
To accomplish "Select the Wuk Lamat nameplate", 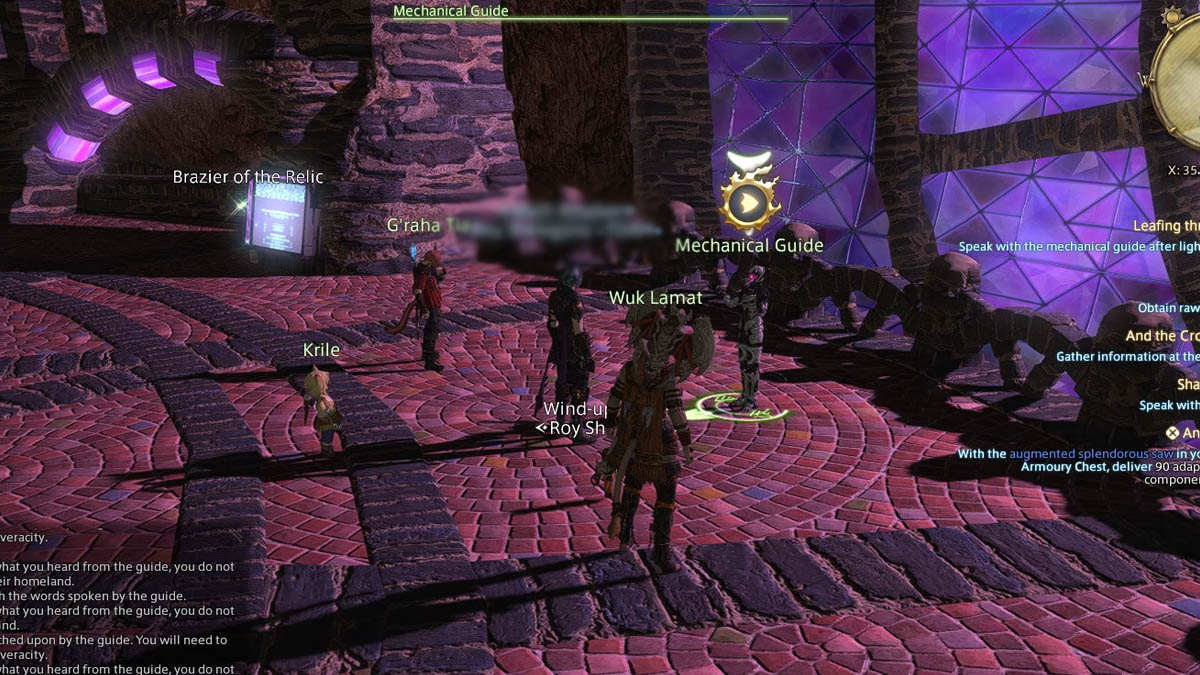I will click(655, 298).
